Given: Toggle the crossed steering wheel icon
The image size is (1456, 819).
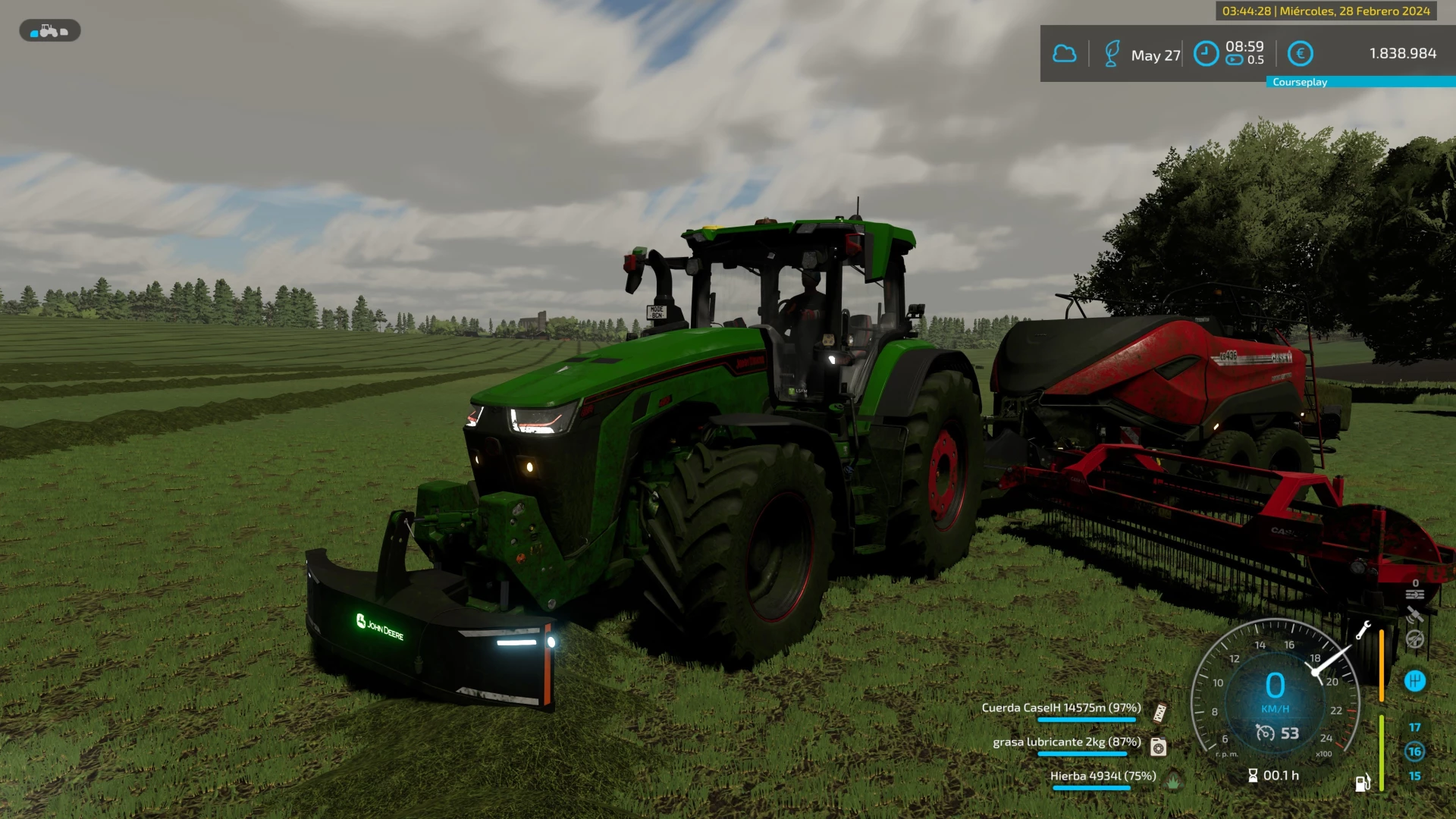Looking at the screenshot, I should point(1414,639).
